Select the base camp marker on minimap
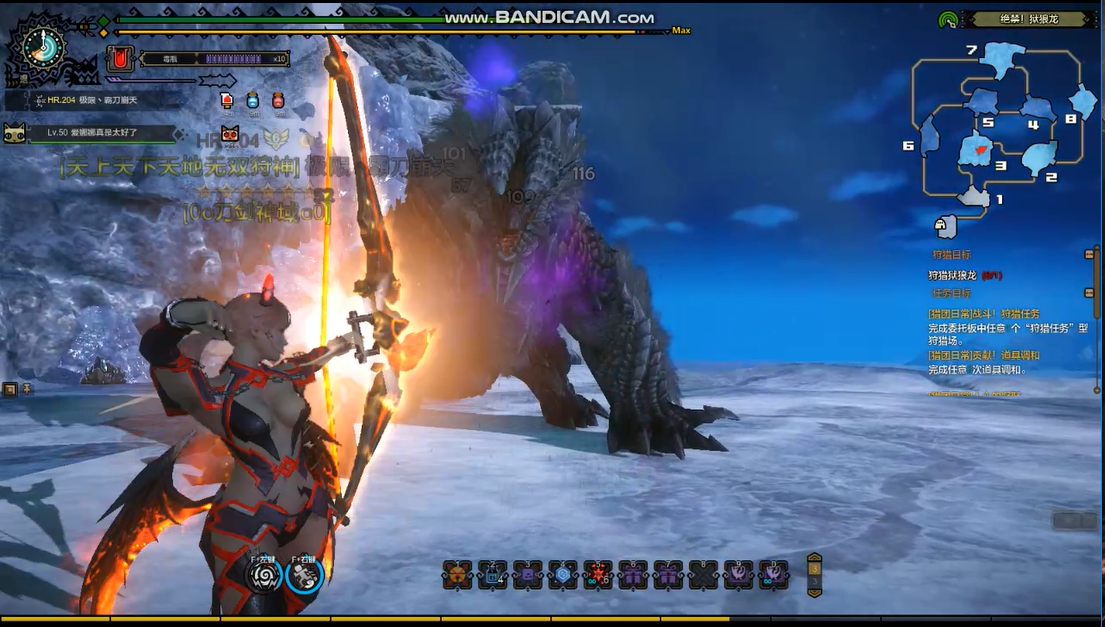Image resolution: width=1105 pixels, height=627 pixels. click(x=945, y=226)
